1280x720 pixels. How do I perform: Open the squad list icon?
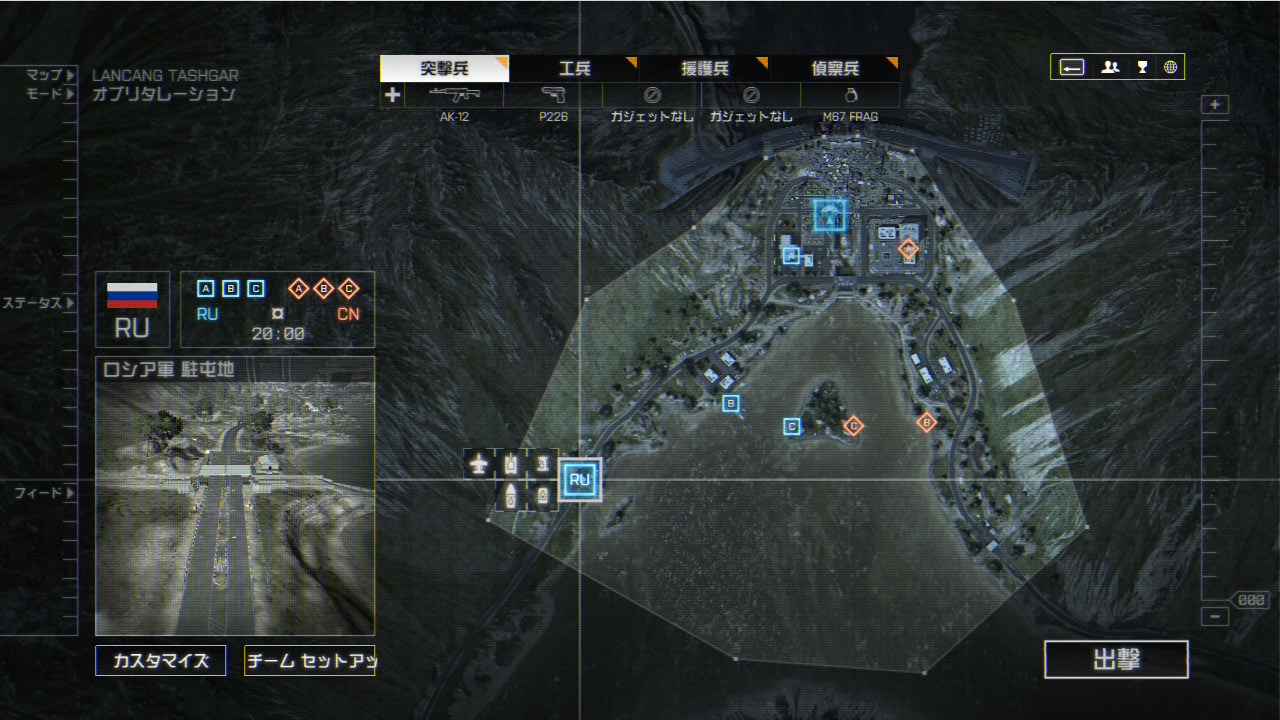[1110, 67]
